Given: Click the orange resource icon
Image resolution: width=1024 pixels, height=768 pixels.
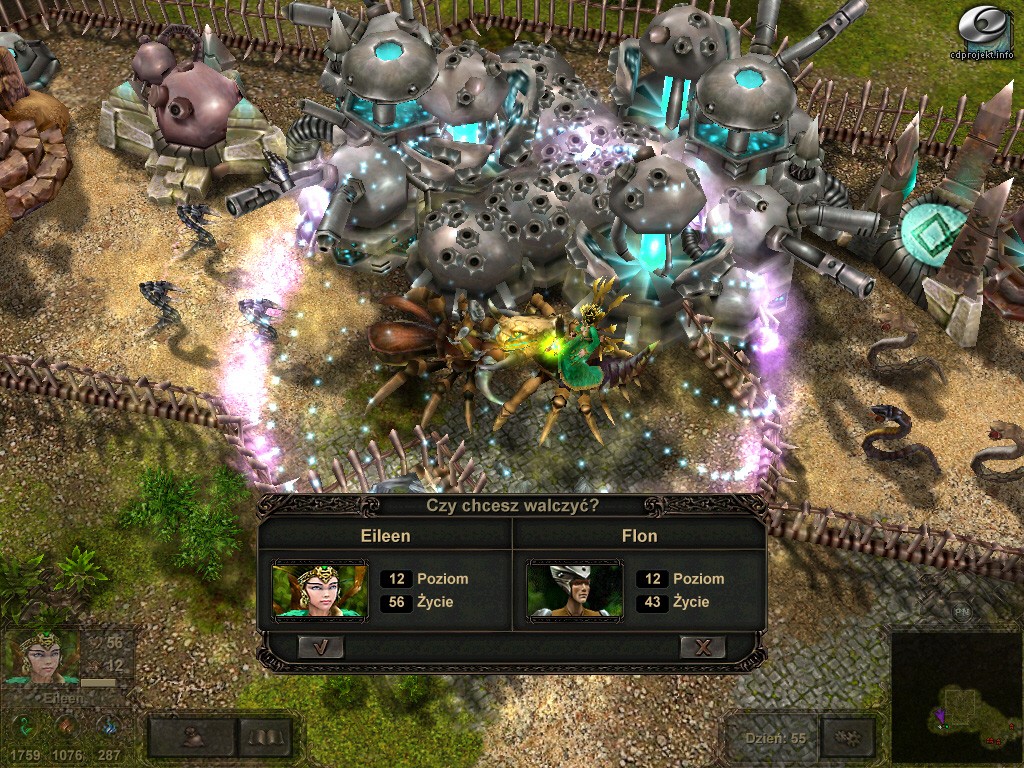Looking at the screenshot, I should pos(66,727).
